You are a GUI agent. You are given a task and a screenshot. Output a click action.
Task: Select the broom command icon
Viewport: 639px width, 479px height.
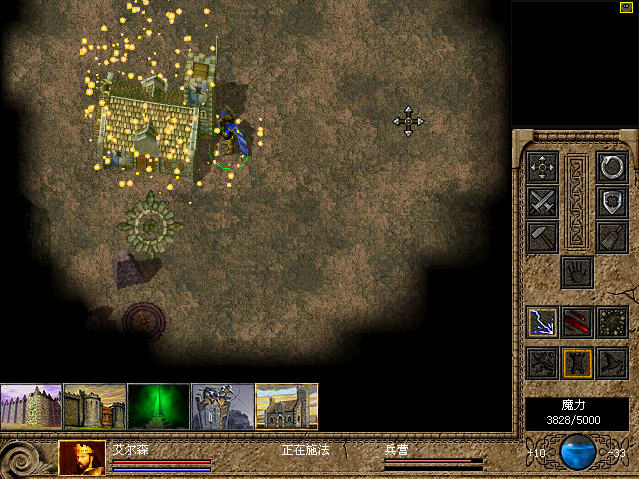(611, 237)
